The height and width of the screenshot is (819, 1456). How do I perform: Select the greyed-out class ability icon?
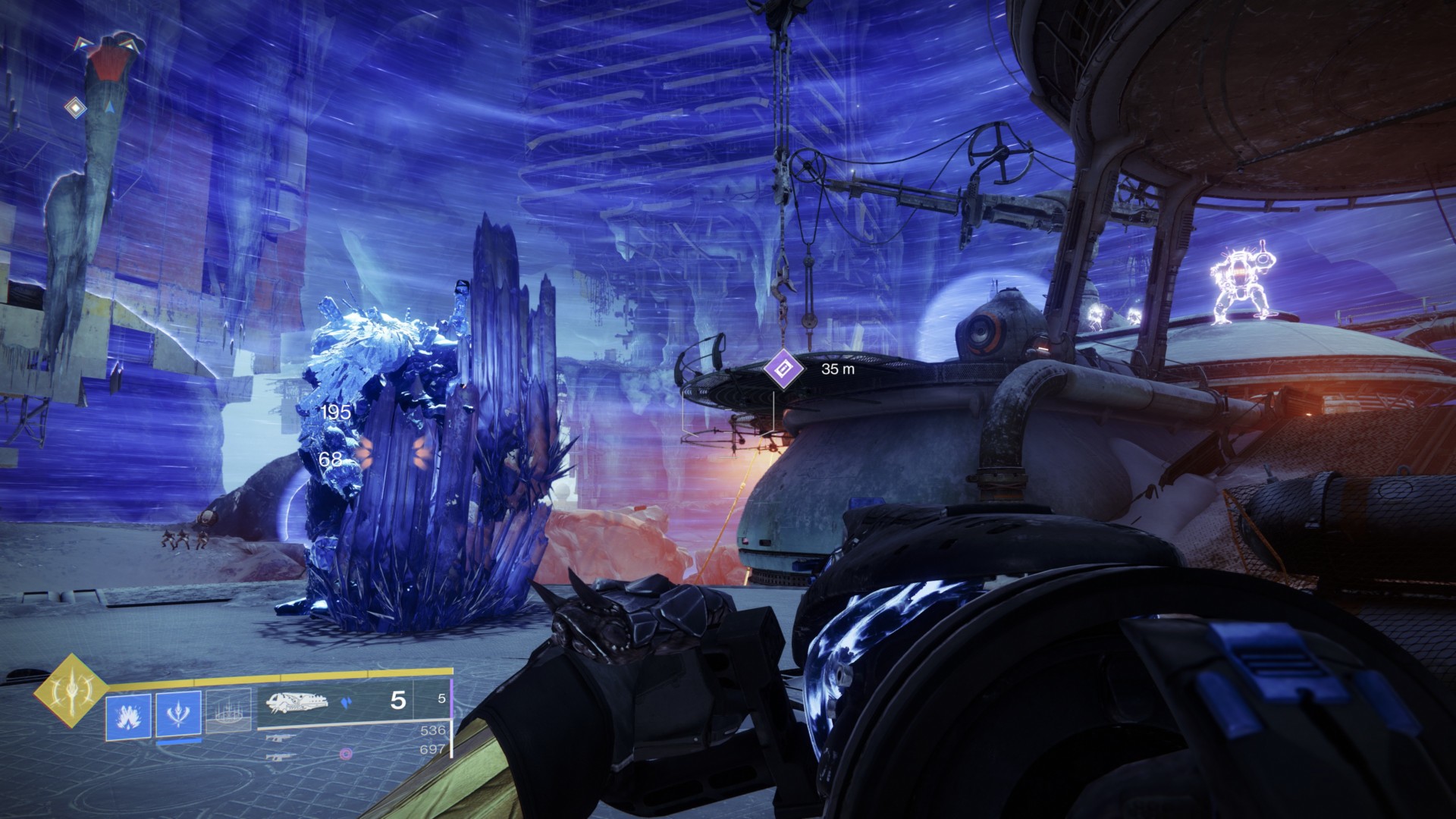coord(229,715)
